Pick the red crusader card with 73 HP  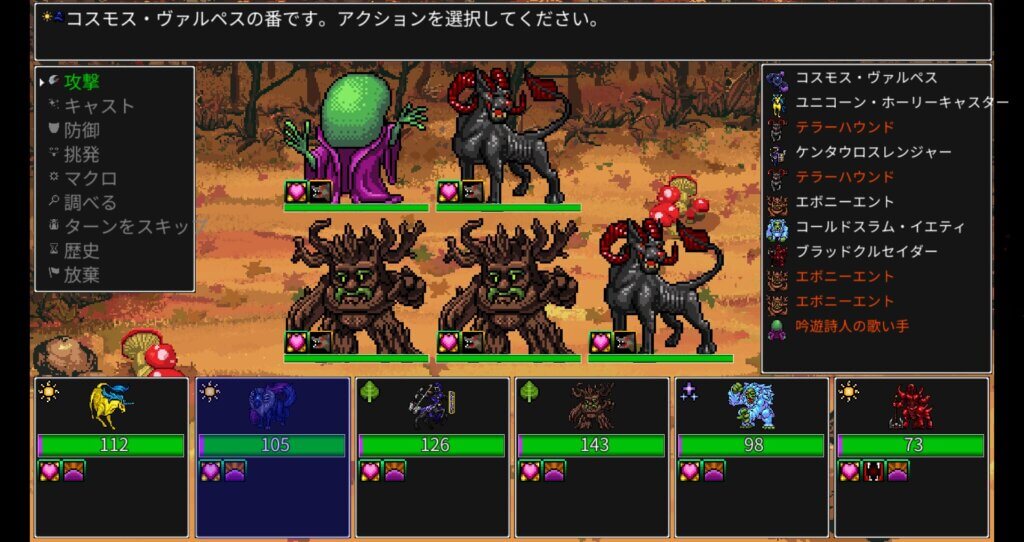912,456
